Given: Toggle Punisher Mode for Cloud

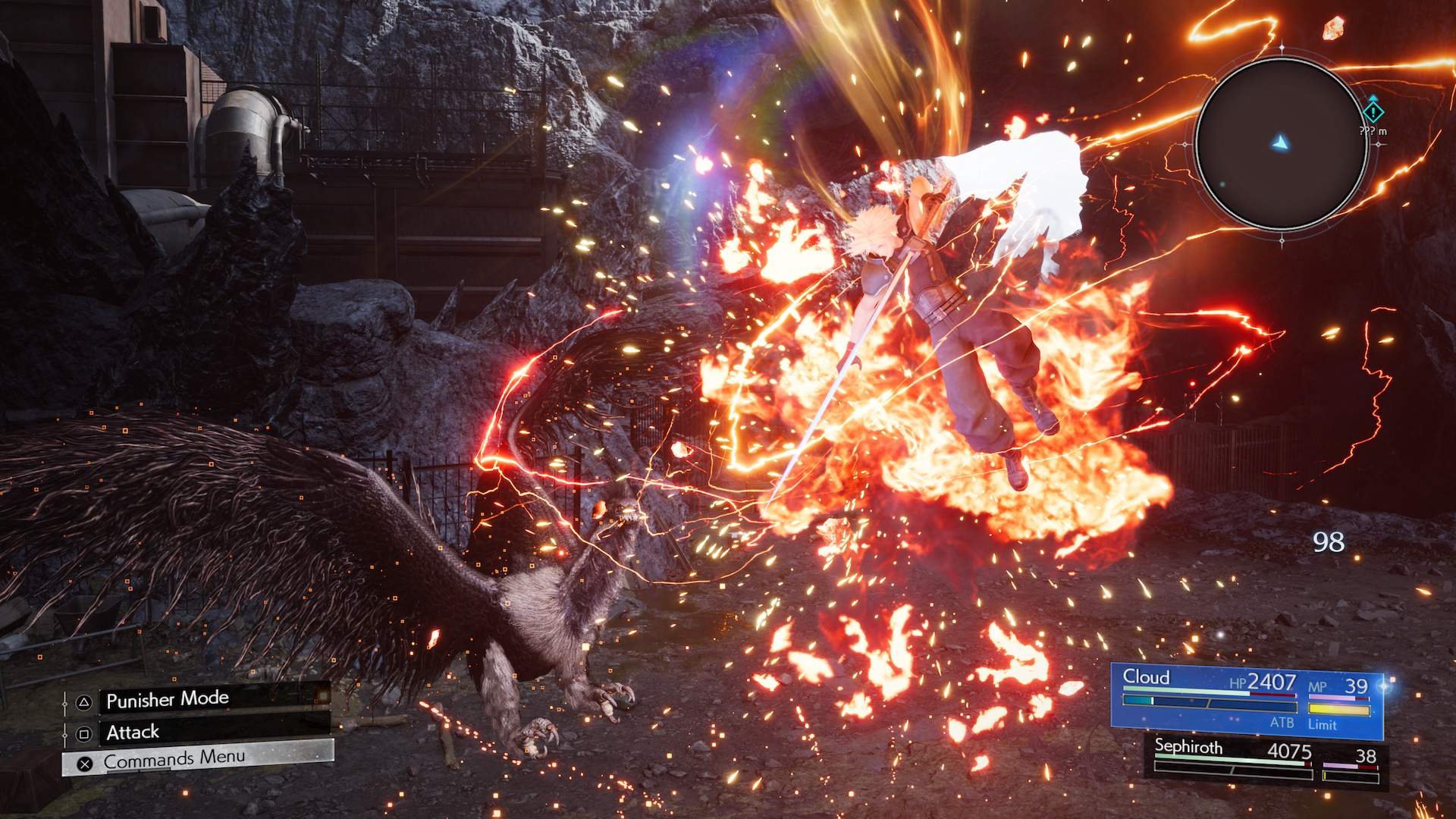Looking at the screenshot, I should pyautogui.click(x=167, y=700).
